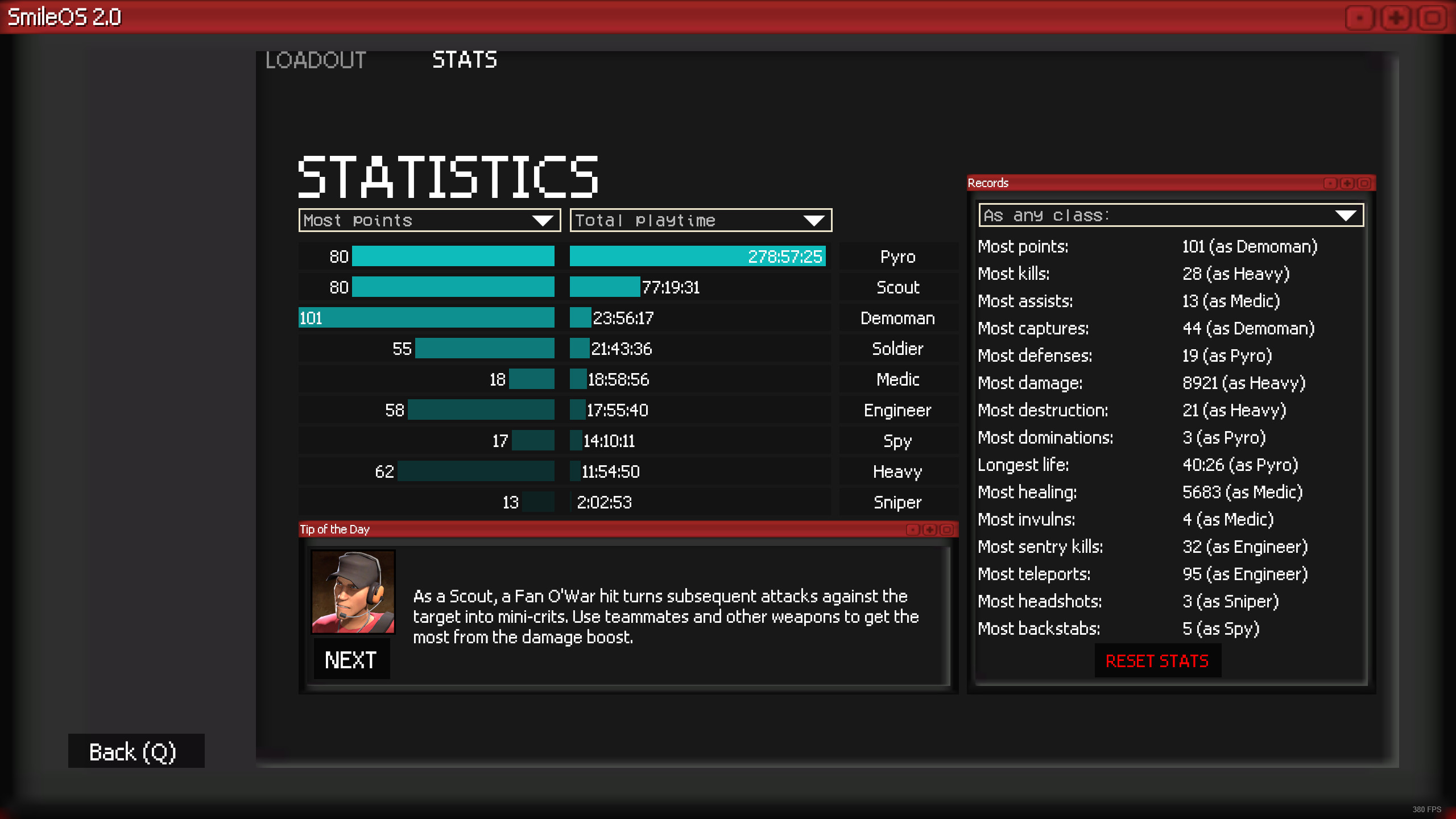The width and height of the screenshot is (1456, 819).
Task: Click NEXT to see another tip
Action: click(351, 659)
